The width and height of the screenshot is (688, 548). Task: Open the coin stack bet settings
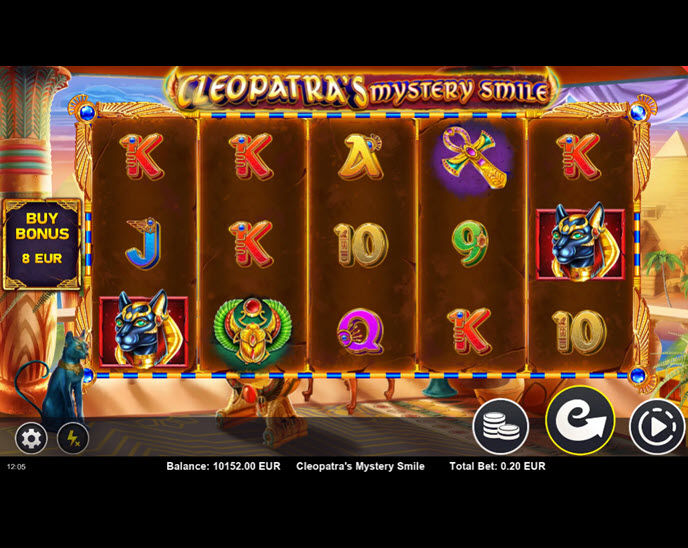(x=500, y=426)
